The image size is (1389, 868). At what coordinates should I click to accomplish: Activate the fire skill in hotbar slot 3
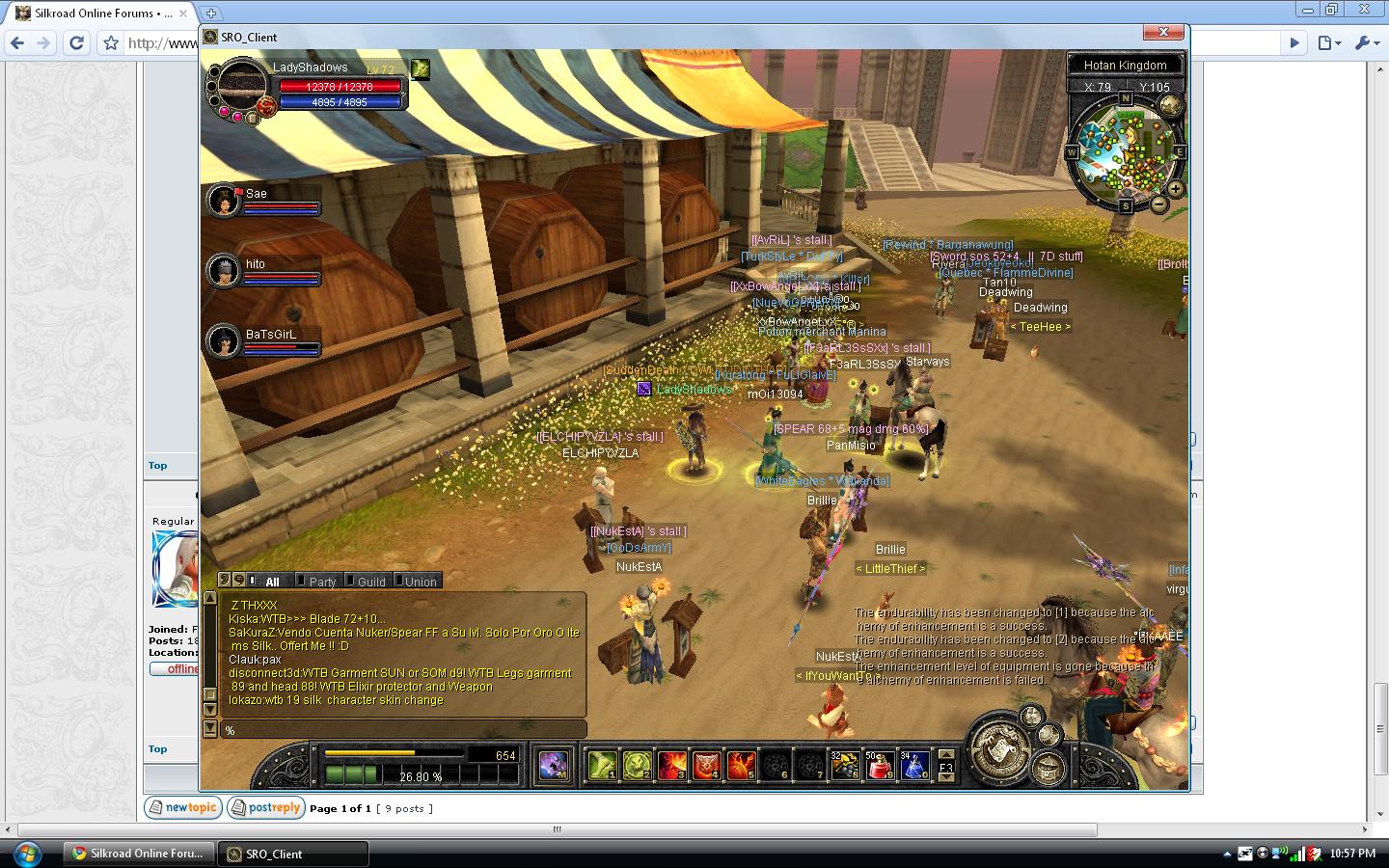tap(672, 766)
